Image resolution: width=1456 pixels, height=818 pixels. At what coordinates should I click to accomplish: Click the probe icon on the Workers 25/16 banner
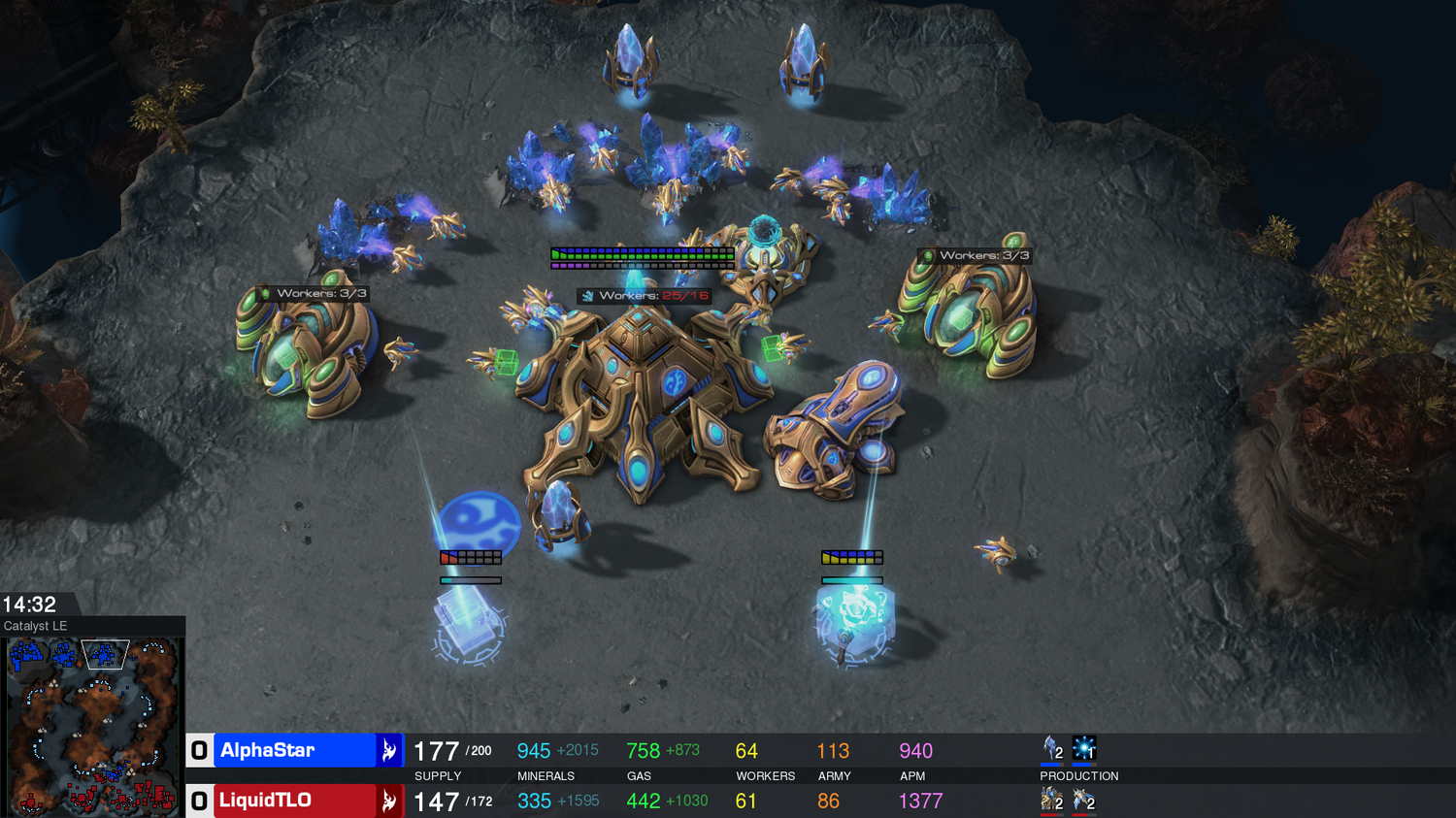click(590, 295)
